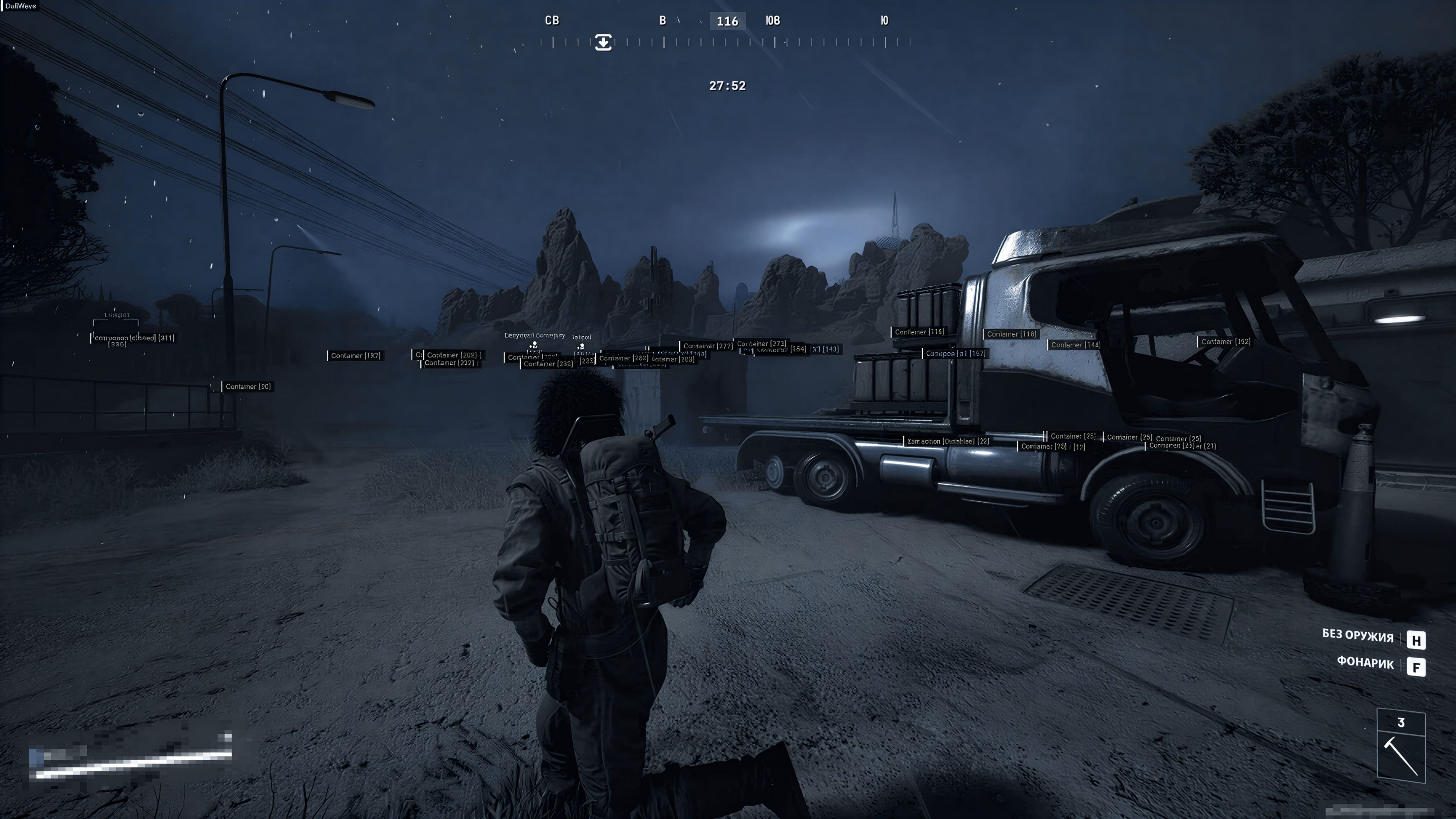The image size is (1456, 819).
Task: Click the ФОНАРИК flashlight label
Action: pos(1365,663)
